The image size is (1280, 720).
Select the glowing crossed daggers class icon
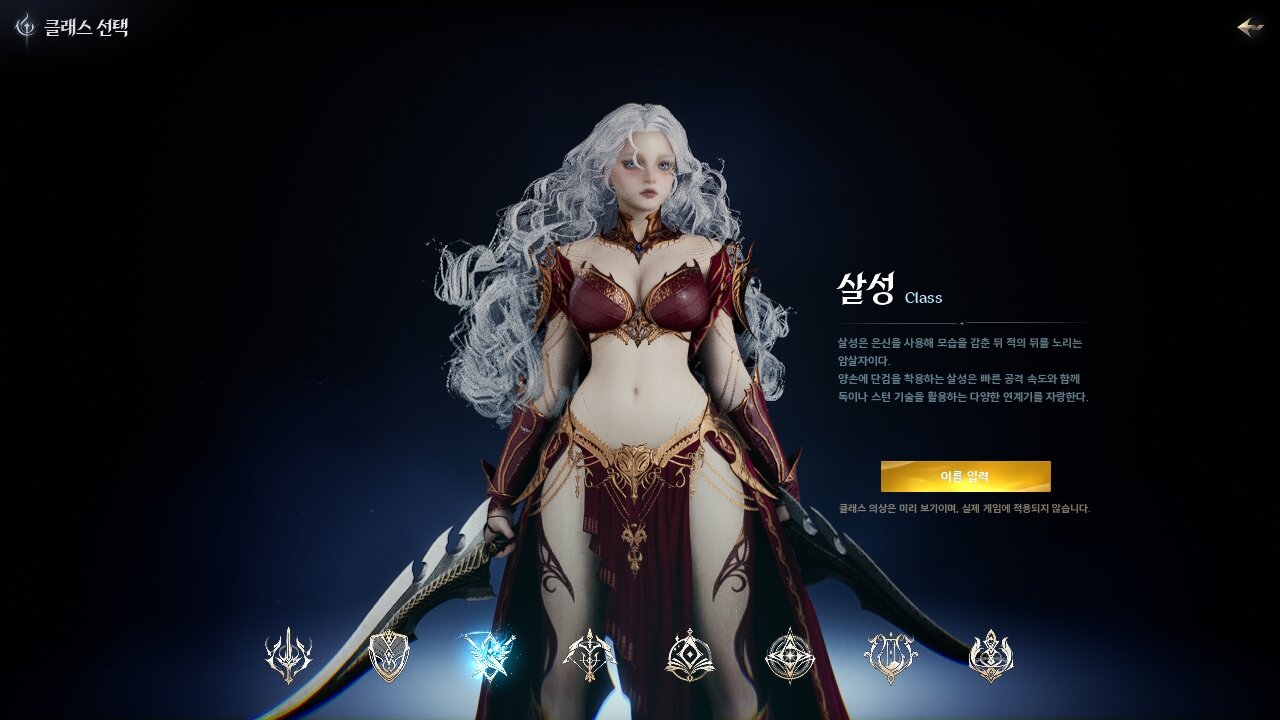point(490,656)
